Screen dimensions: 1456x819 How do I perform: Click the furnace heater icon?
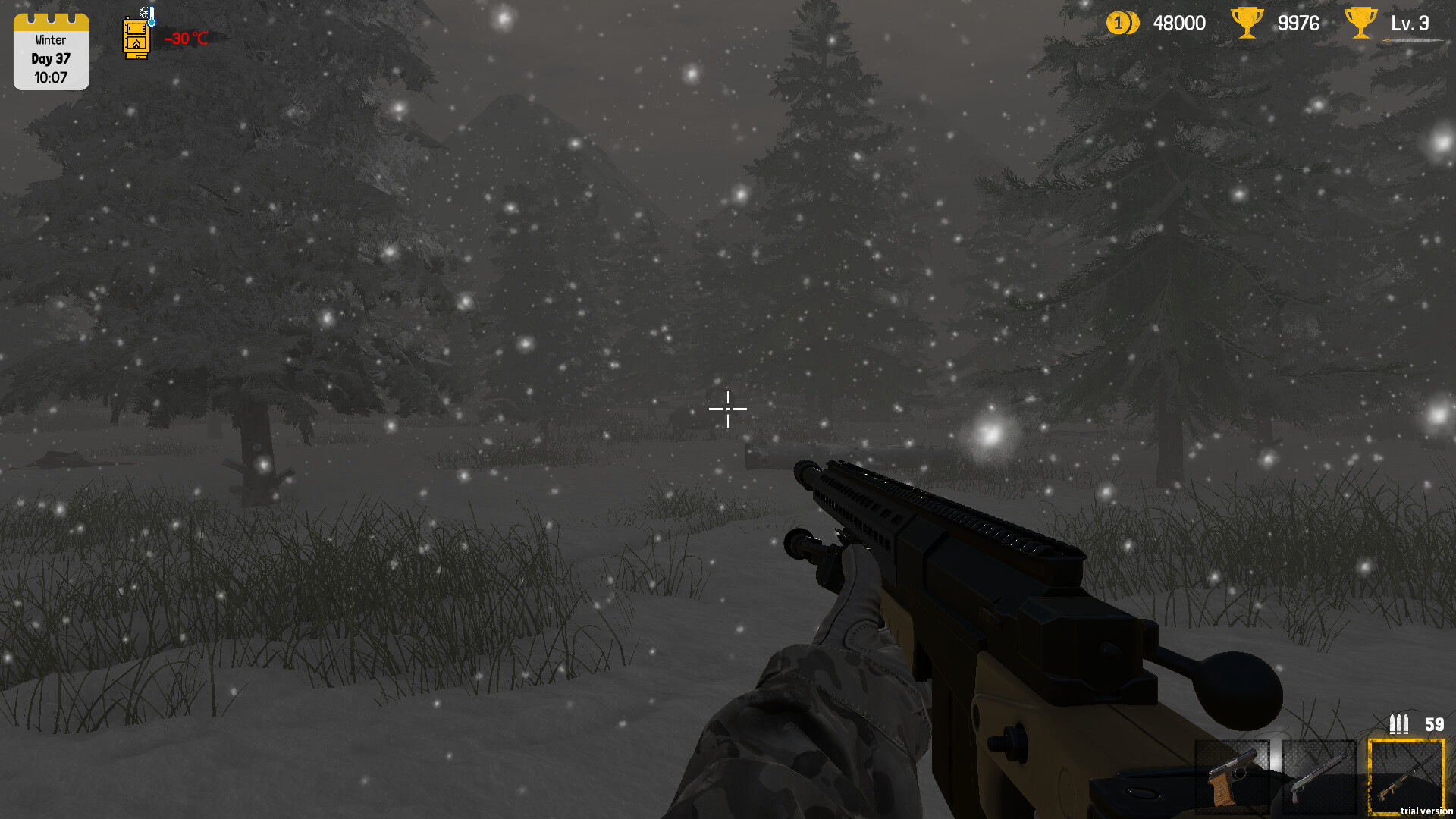pos(136,36)
